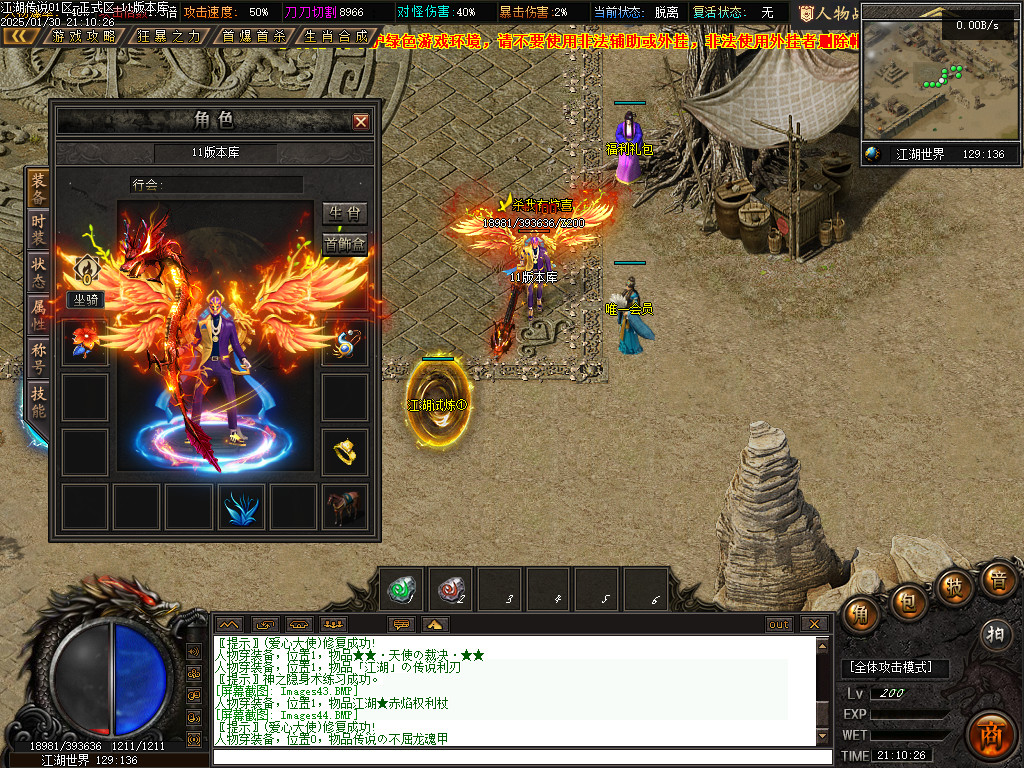Close the 角色 character window
Image resolution: width=1024 pixels, height=768 pixels.
point(361,121)
